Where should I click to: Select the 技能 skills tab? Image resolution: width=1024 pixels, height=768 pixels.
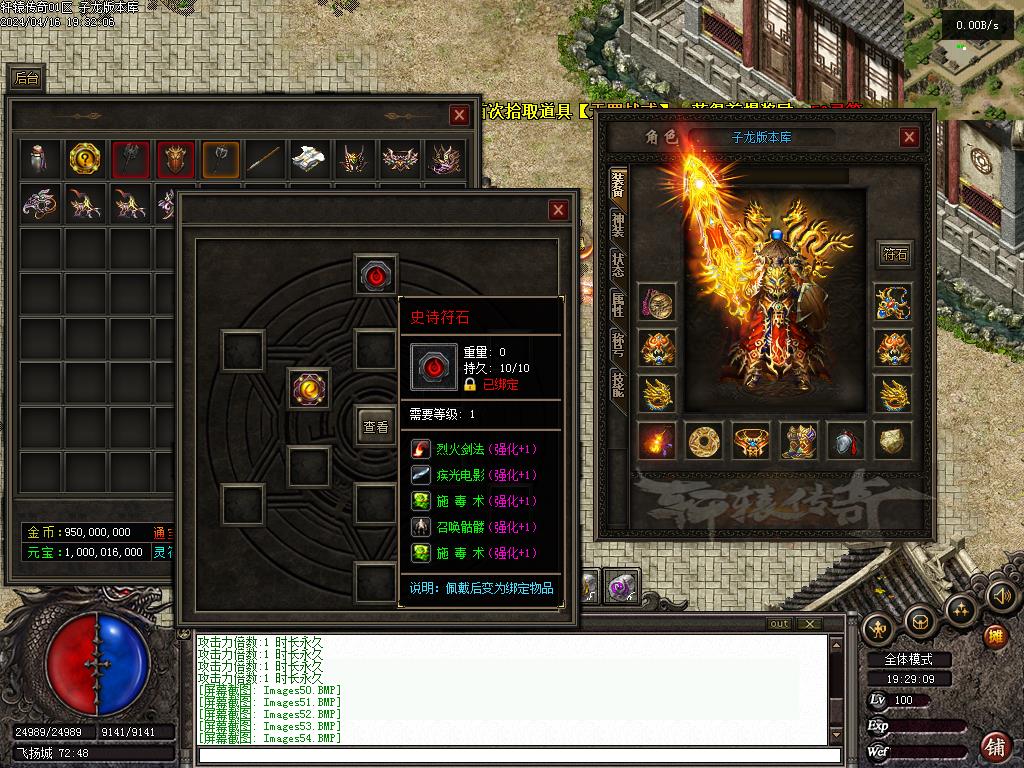(618, 383)
